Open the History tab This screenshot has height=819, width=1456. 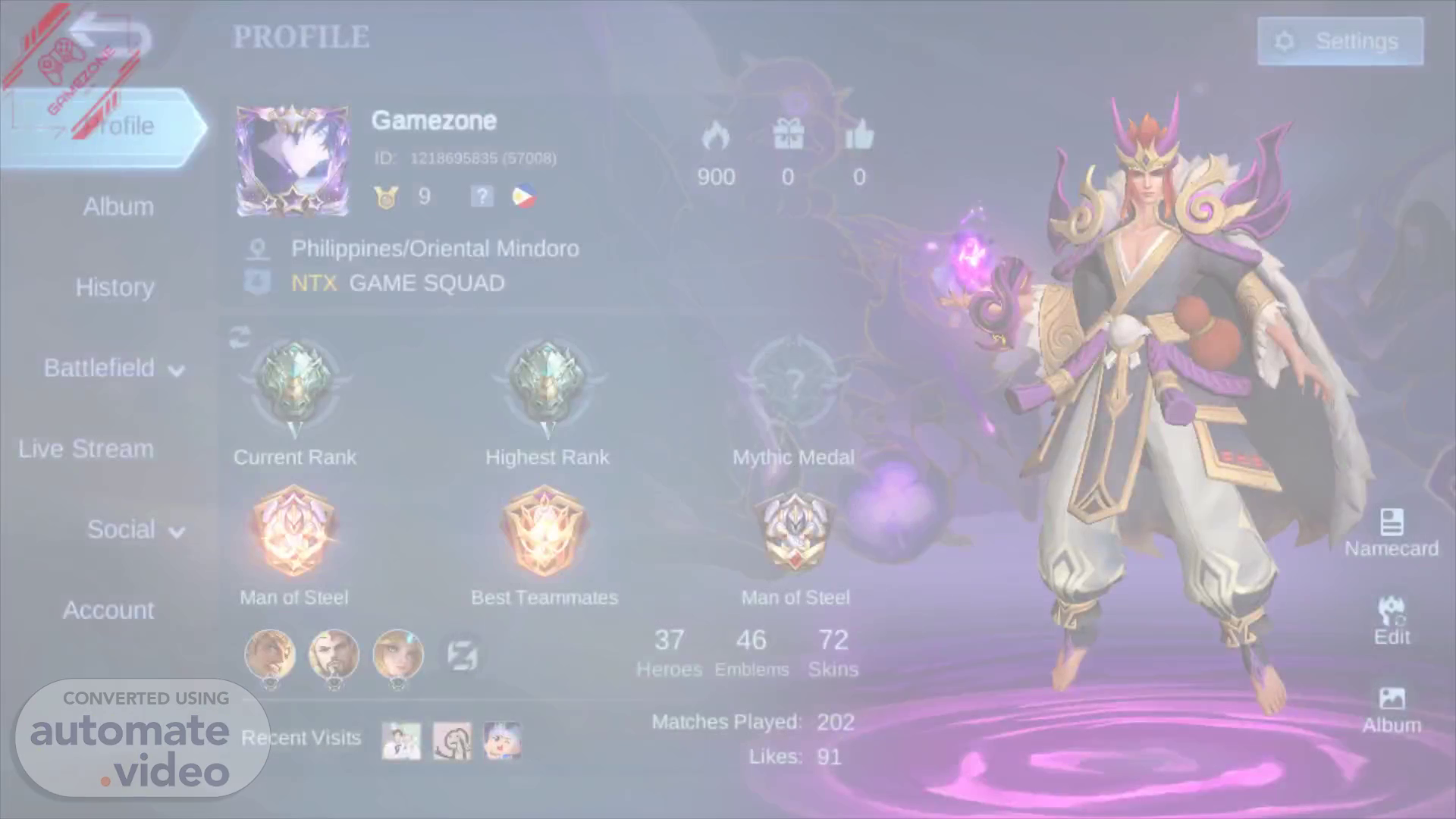click(x=115, y=287)
